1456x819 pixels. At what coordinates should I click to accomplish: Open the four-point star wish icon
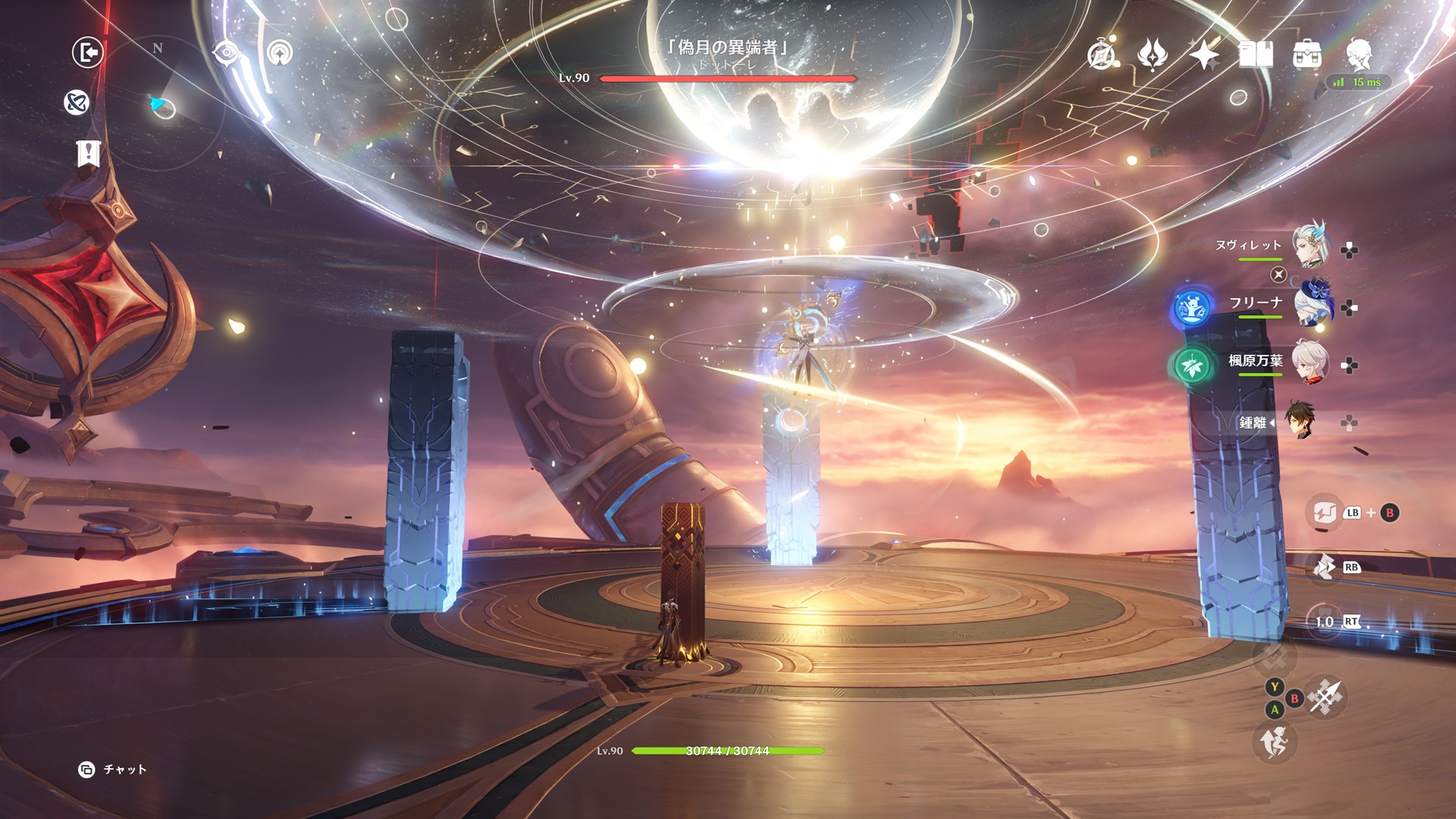(x=1203, y=55)
